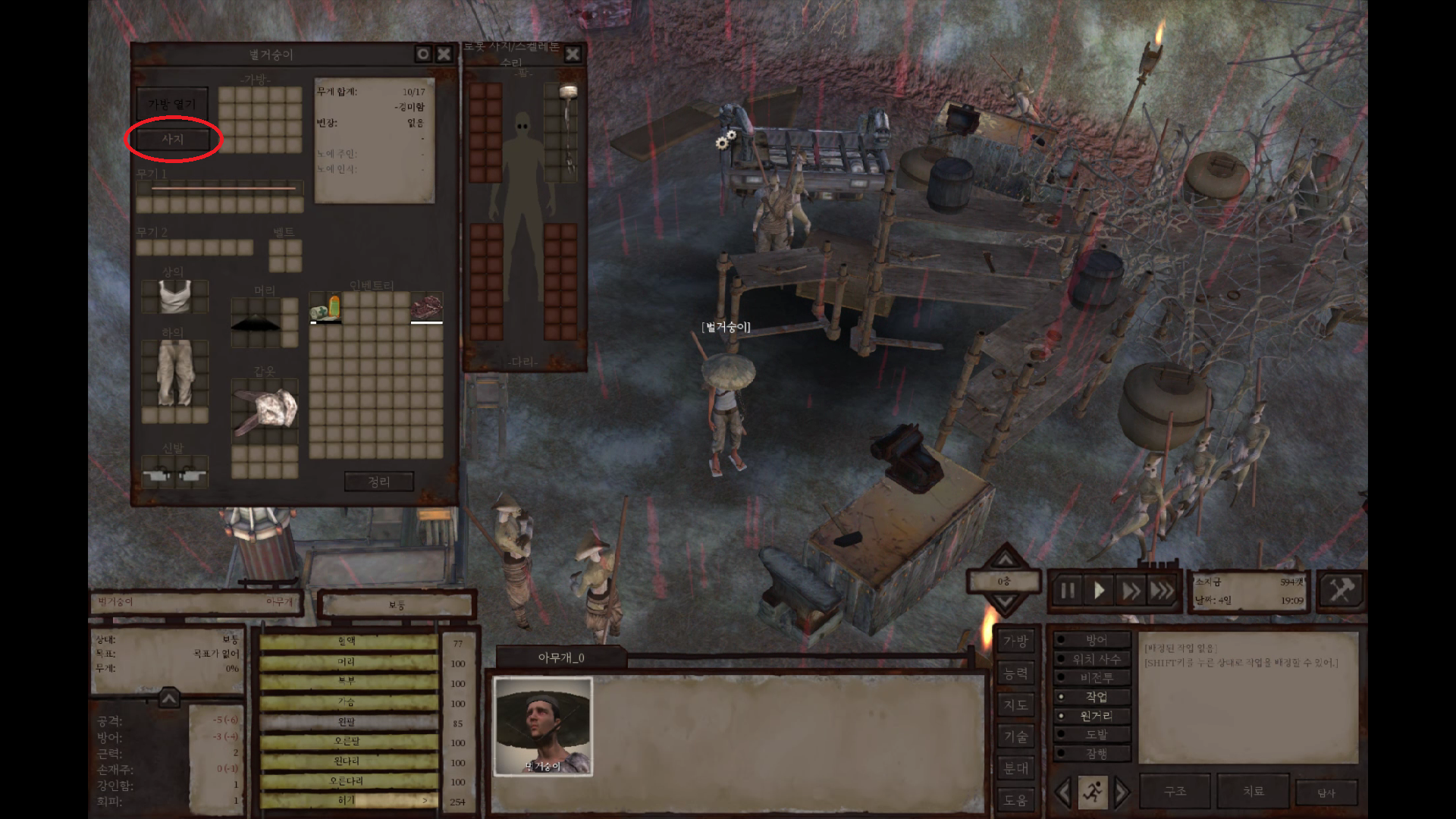Toggle the 잠행 (stealth) mode

click(1095, 754)
